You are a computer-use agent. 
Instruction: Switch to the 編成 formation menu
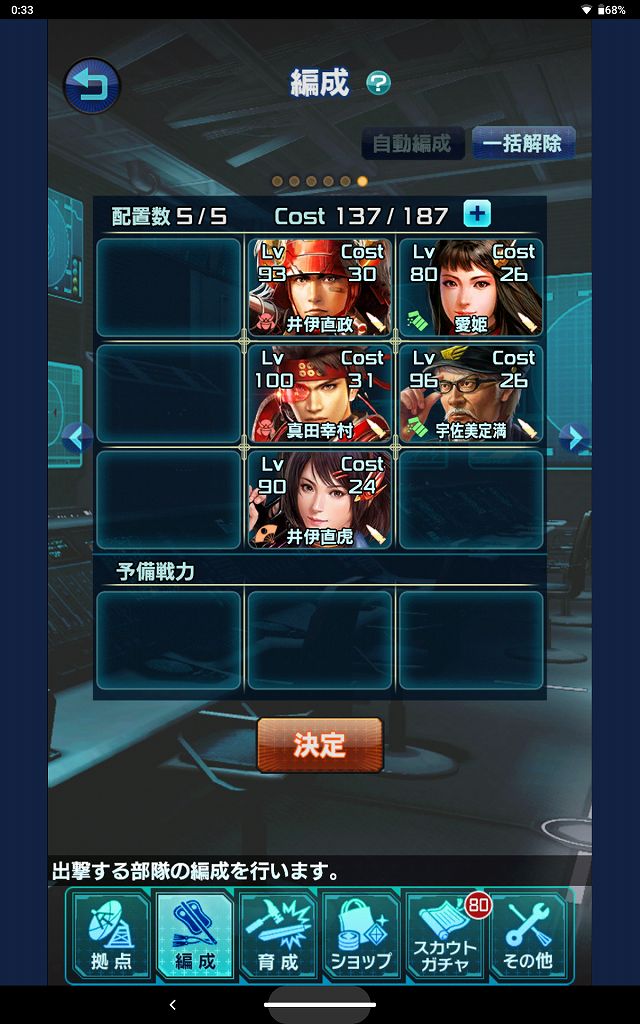coord(195,936)
